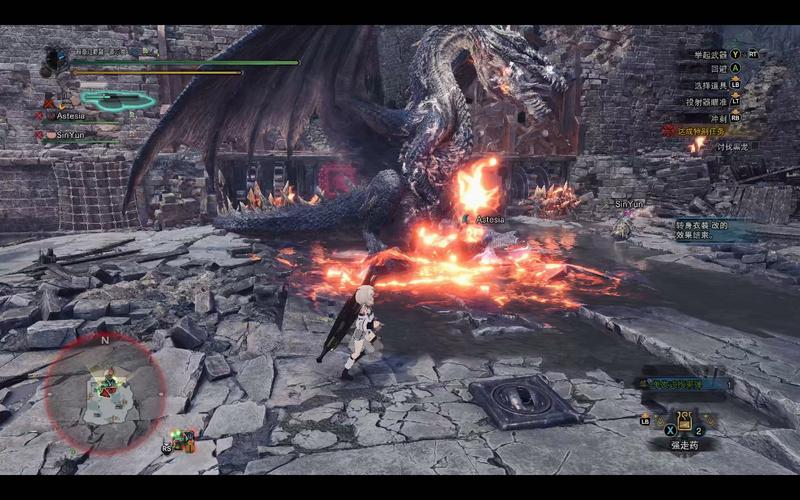The height and width of the screenshot is (500, 800).
Task: Select party member SinYun in the list
Action: coord(72,134)
